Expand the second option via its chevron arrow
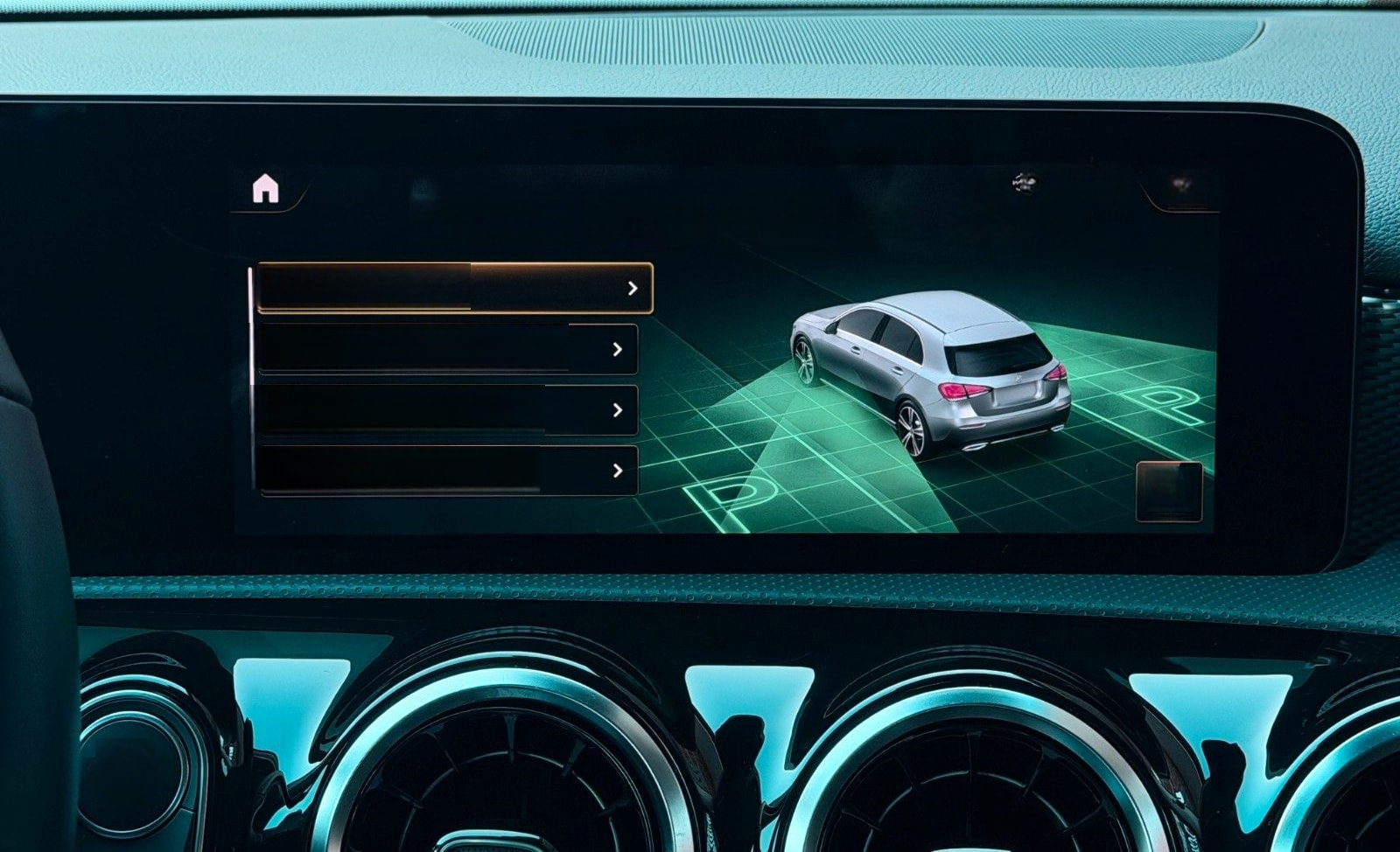Screen dimensions: 1400x852 [618, 350]
